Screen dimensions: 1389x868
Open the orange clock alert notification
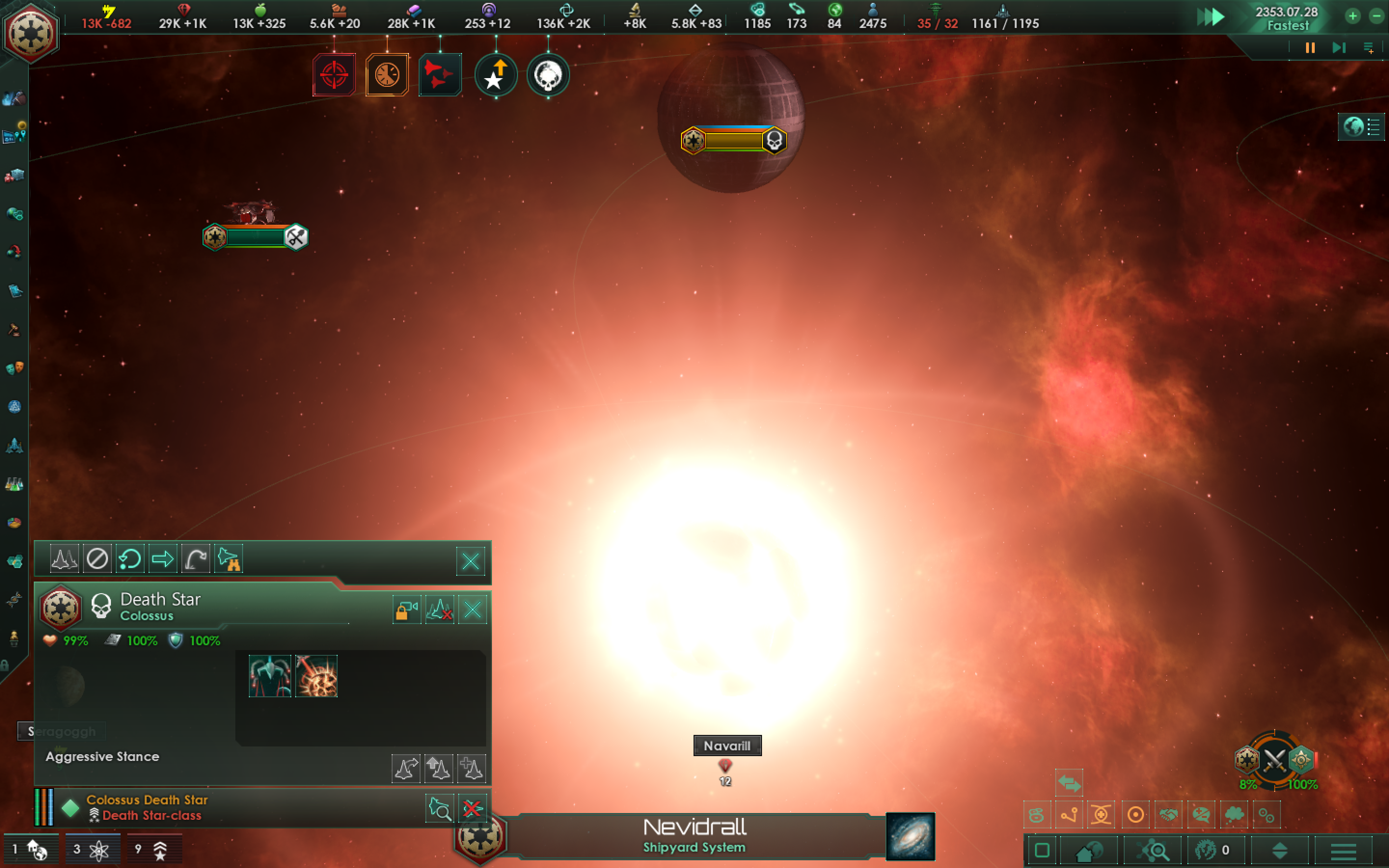(387, 75)
